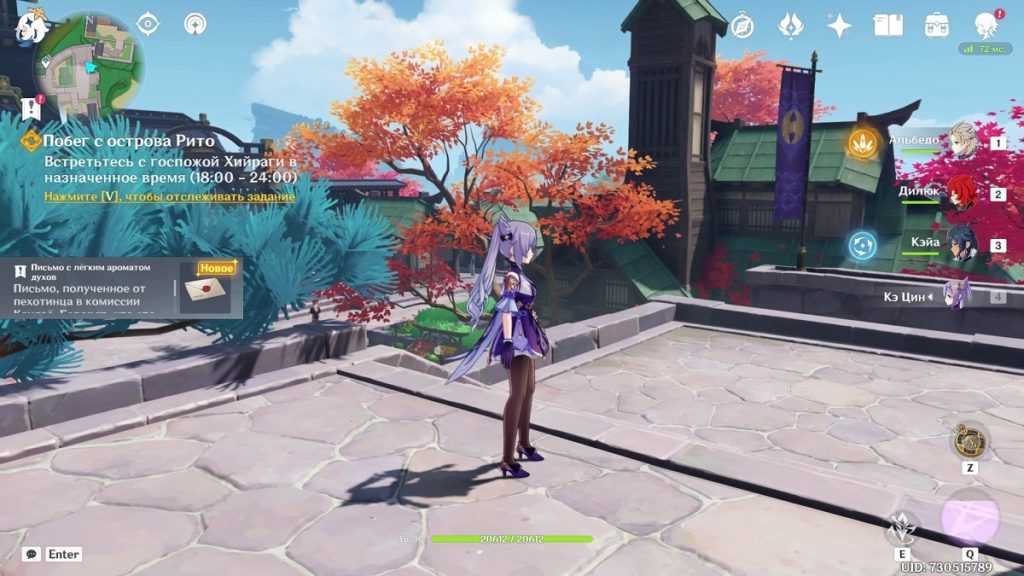The width and height of the screenshot is (1024, 576).
Task: Activate the pink elemental burst button
Action: tap(970, 518)
